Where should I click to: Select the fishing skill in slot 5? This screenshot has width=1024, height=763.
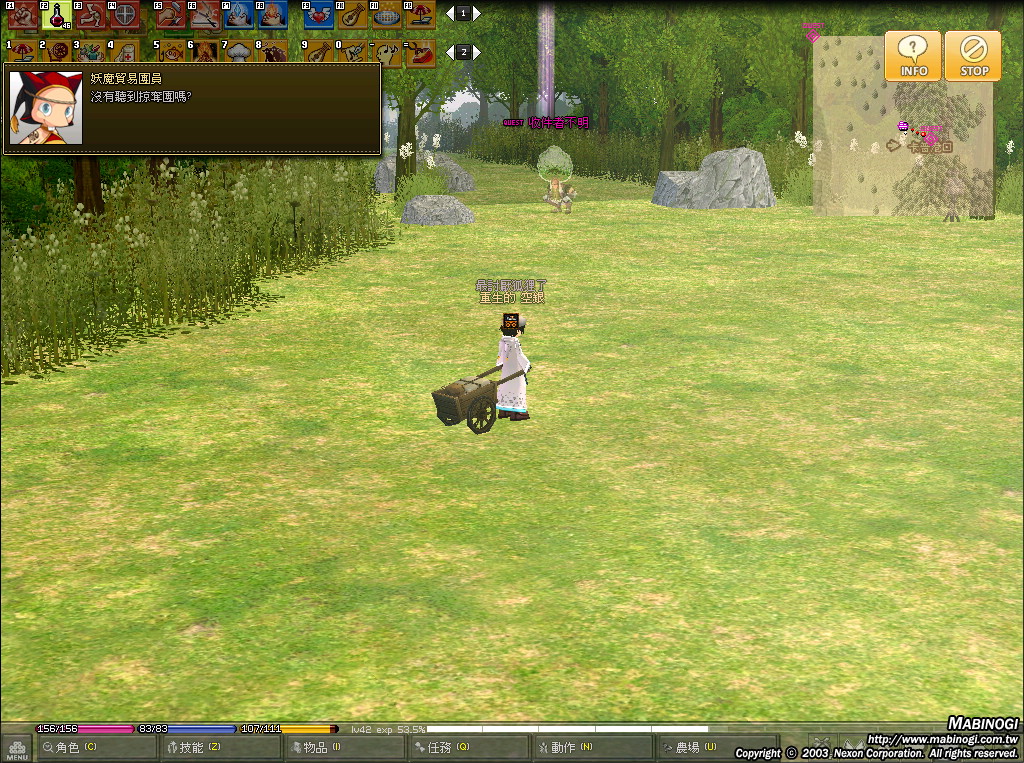tap(171, 51)
